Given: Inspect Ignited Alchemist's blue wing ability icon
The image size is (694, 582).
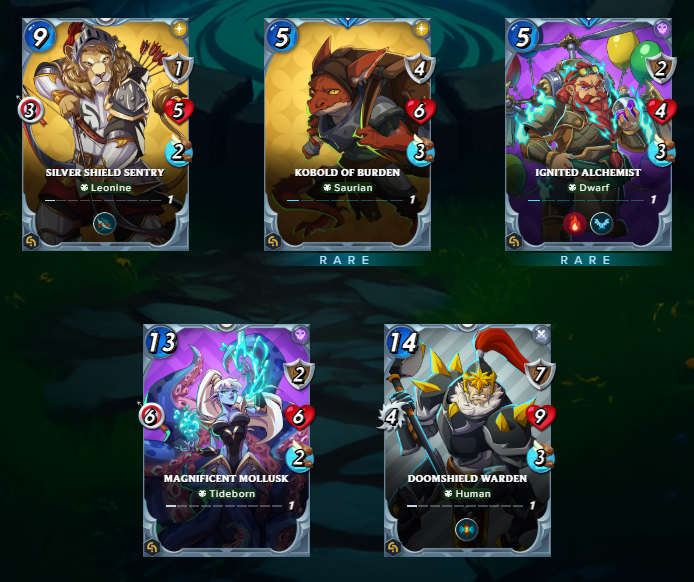Looking at the screenshot, I should (x=601, y=222).
